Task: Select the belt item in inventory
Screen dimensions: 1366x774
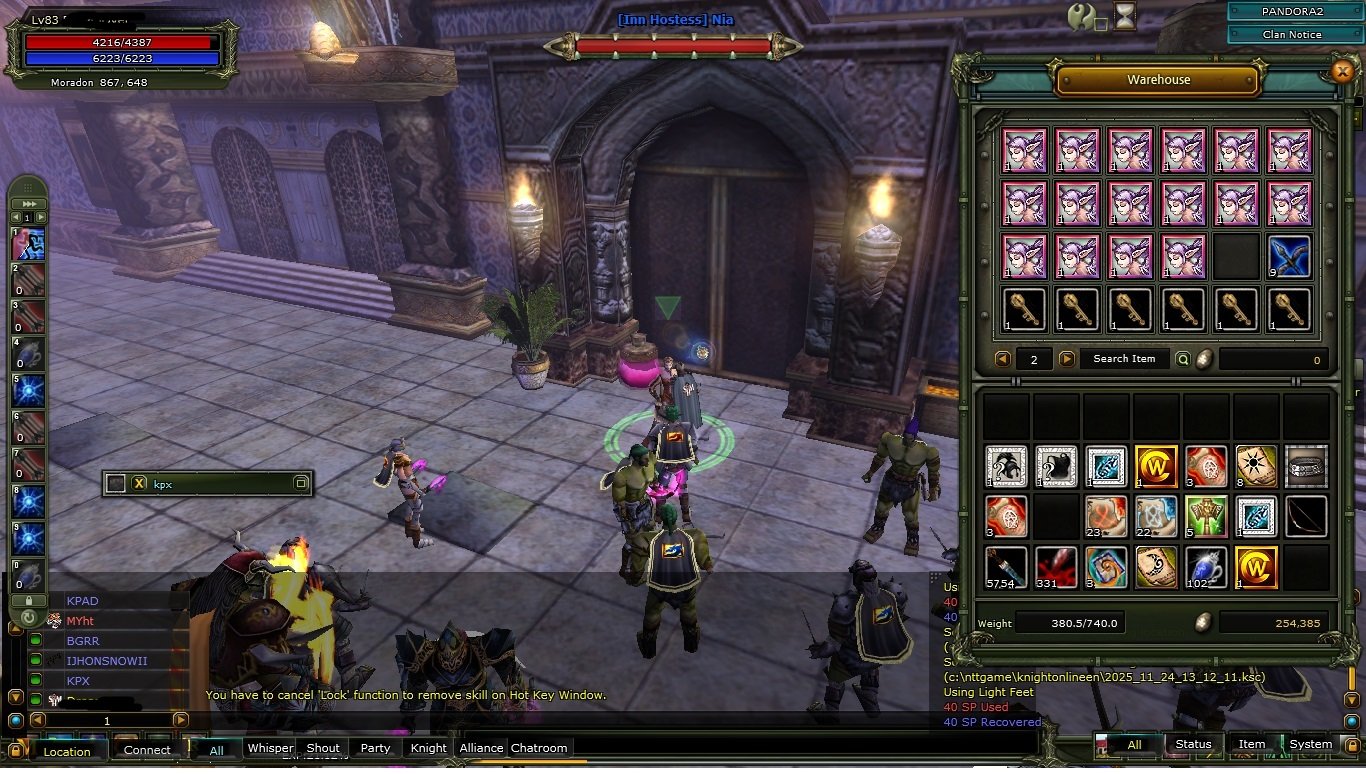Action: tap(1306, 466)
